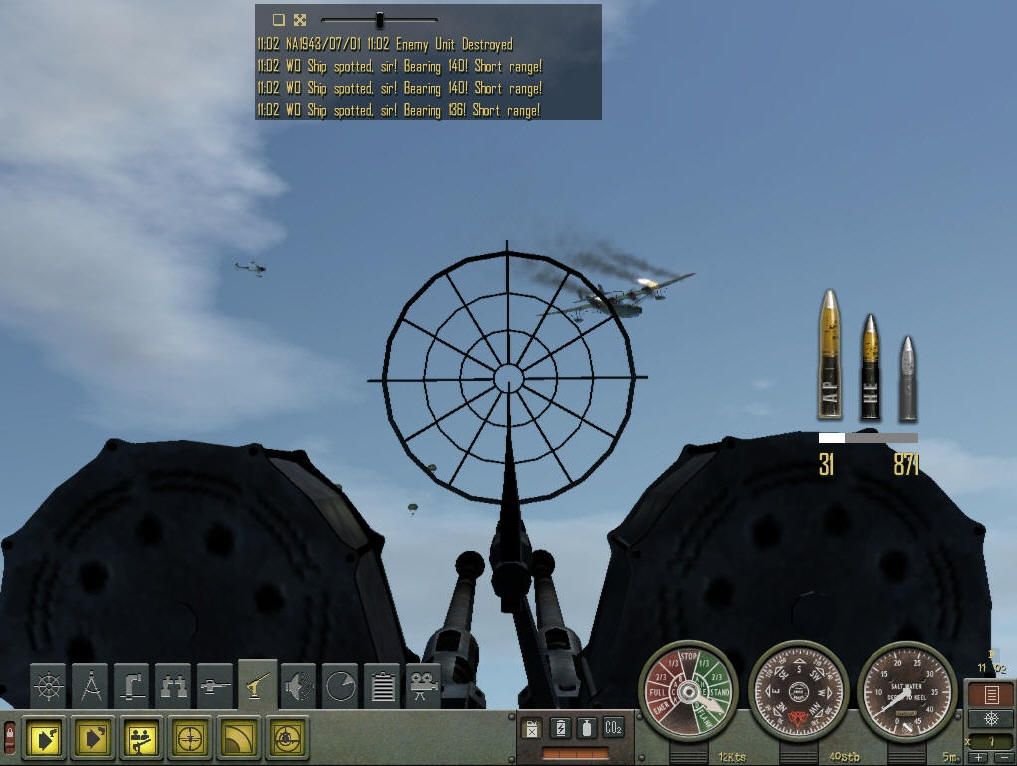This screenshot has width=1017, height=766.
Task: Open the radar station
Action: [340, 687]
